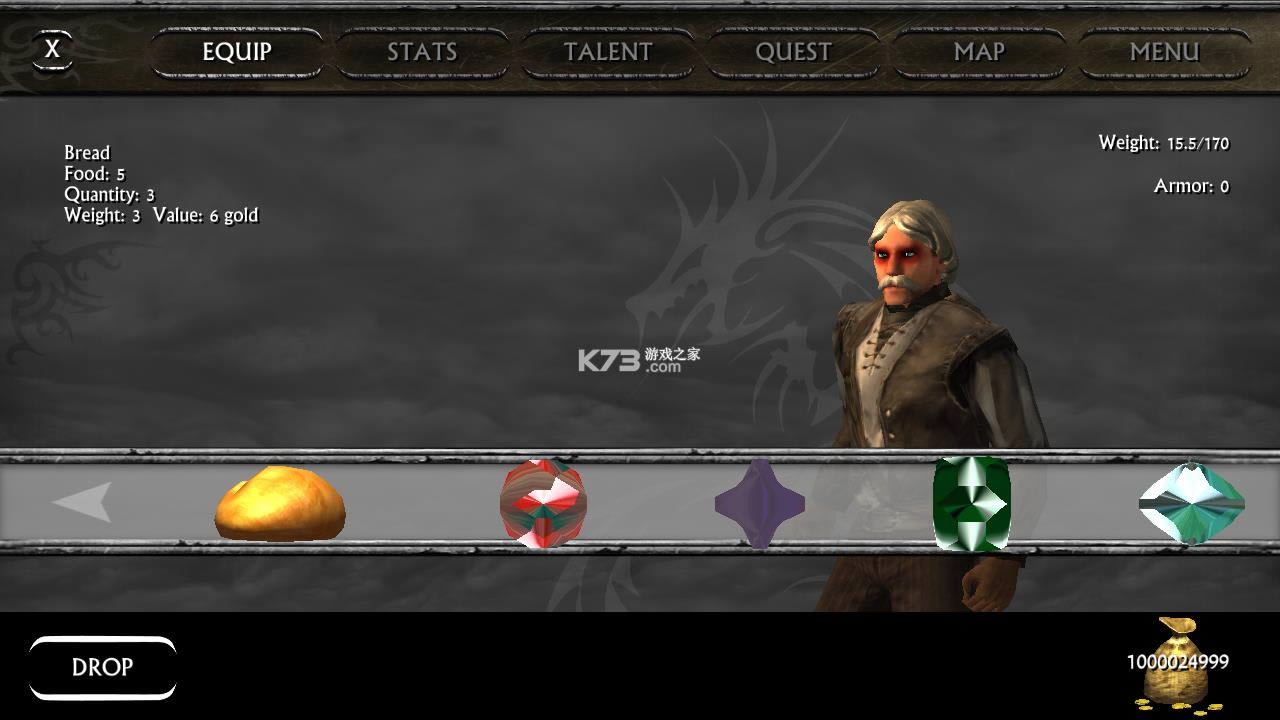
Task: Open the TALENT tab
Action: pyautogui.click(x=605, y=52)
